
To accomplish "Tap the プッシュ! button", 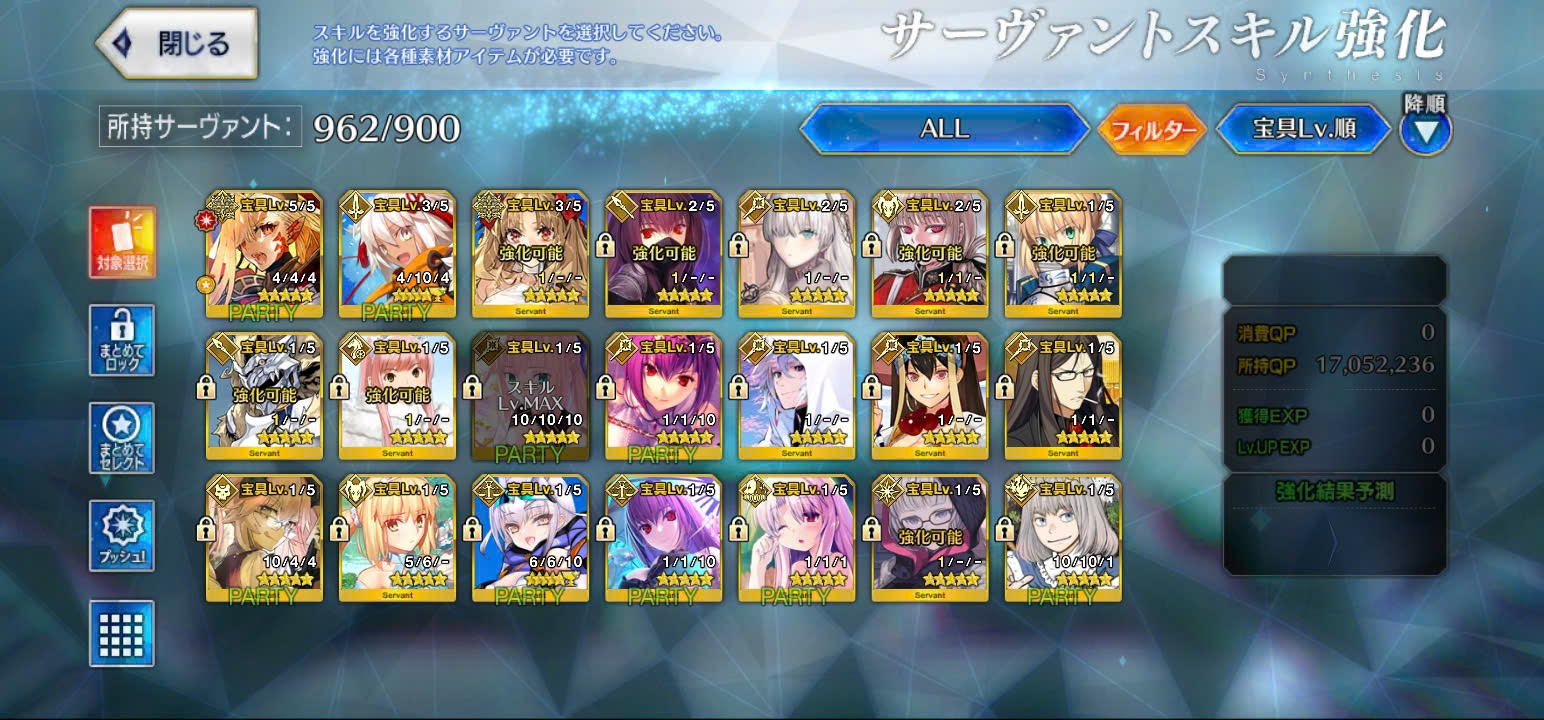I will 122,536.
